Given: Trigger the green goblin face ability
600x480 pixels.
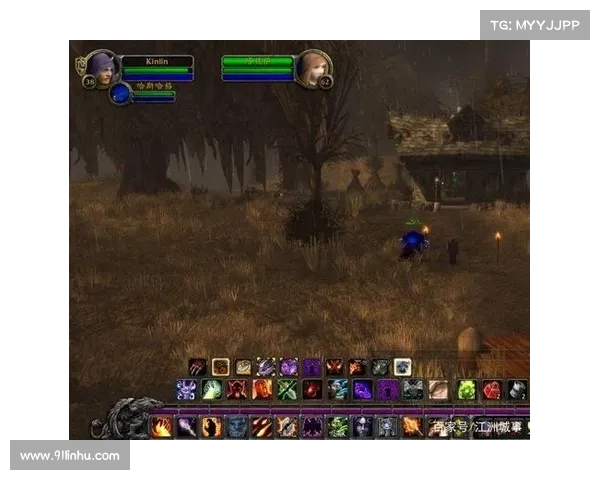Looking at the screenshot, I should (338, 427).
